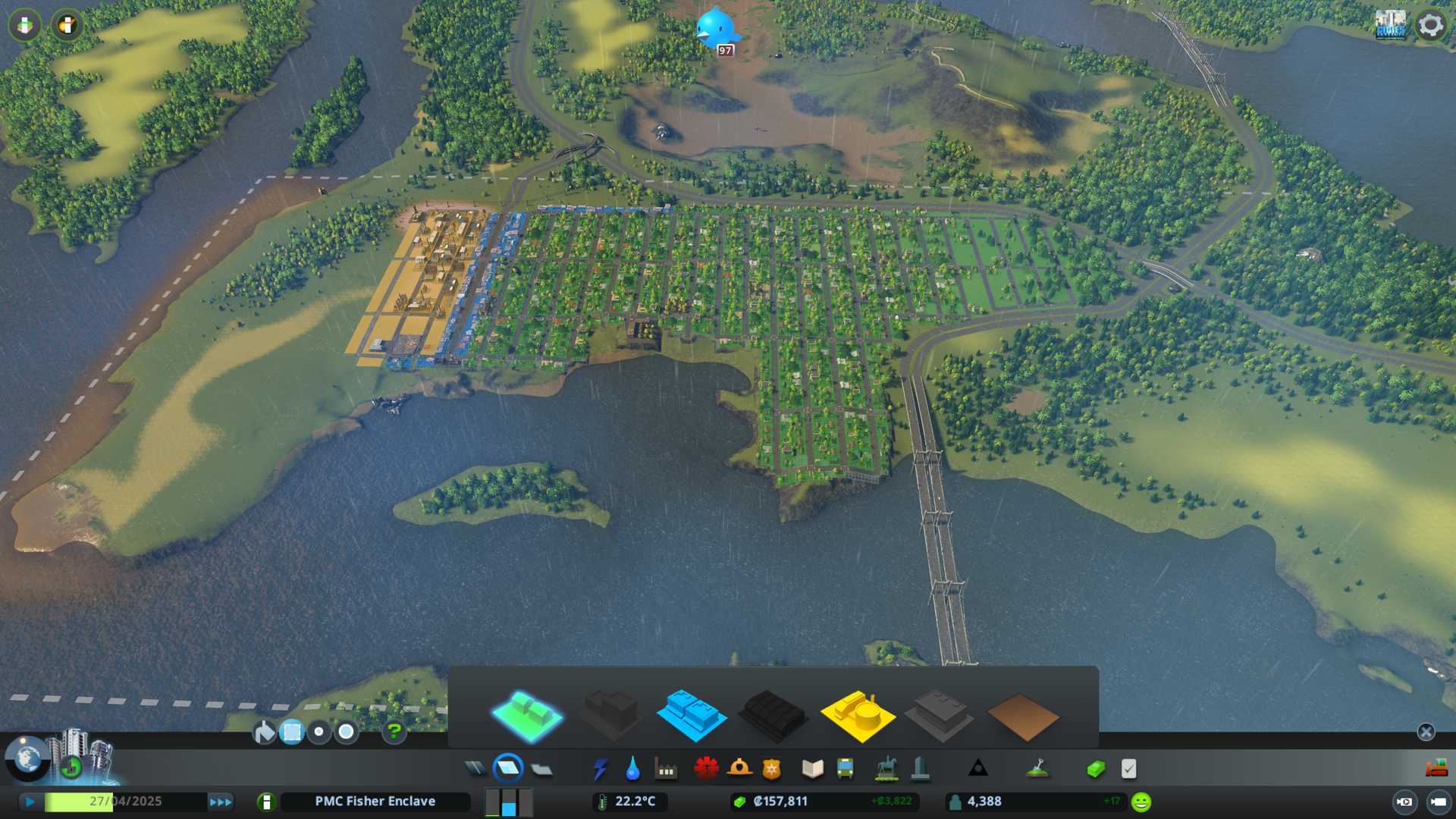Open the roads build menu
This screenshot has height=819, width=1456.
click(x=475, y=769)
